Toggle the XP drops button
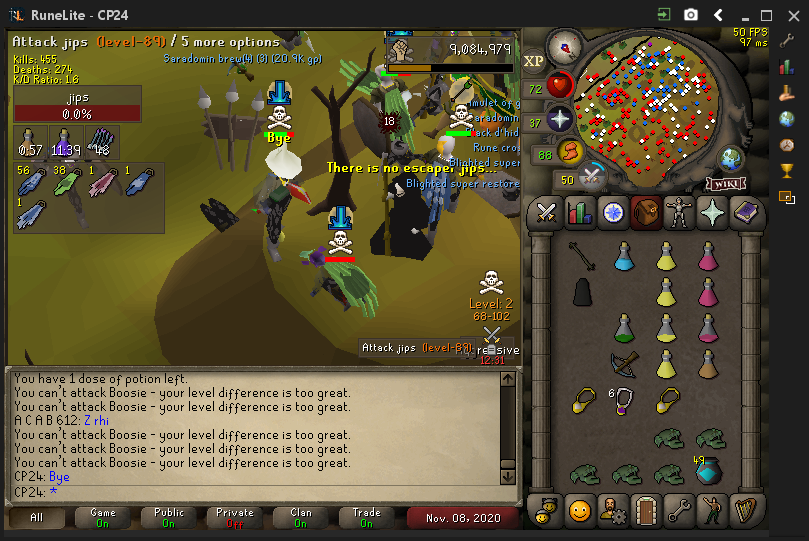 point(533,61)
